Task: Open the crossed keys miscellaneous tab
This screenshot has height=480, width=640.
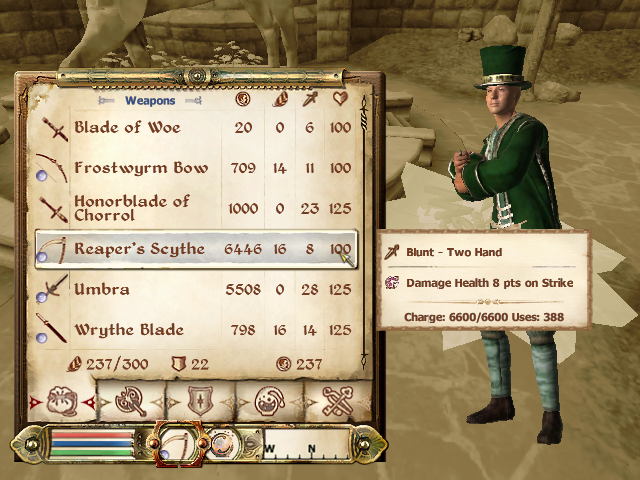Action: (x=336, y=401)
